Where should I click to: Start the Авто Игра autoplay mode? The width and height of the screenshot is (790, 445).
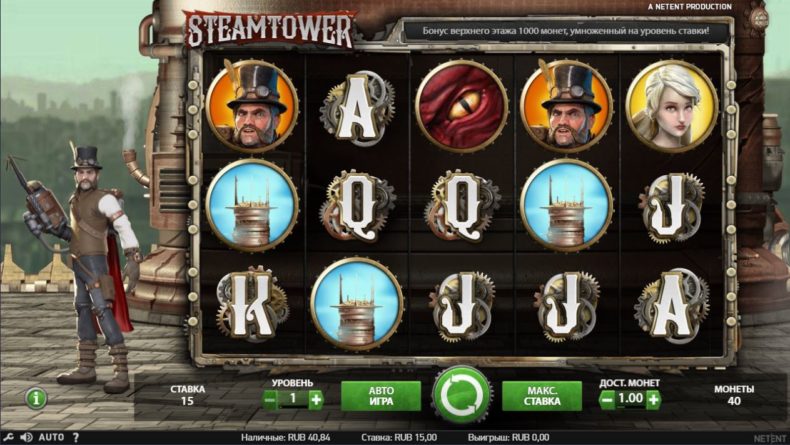coord(380,397)
